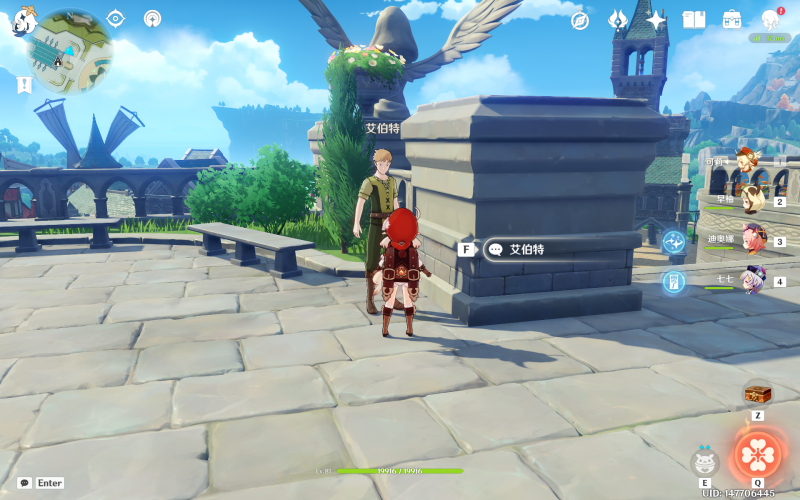Open the quest log exclamation banner
The width and height of the screenshot is (800, 500).
click(24, 86)
